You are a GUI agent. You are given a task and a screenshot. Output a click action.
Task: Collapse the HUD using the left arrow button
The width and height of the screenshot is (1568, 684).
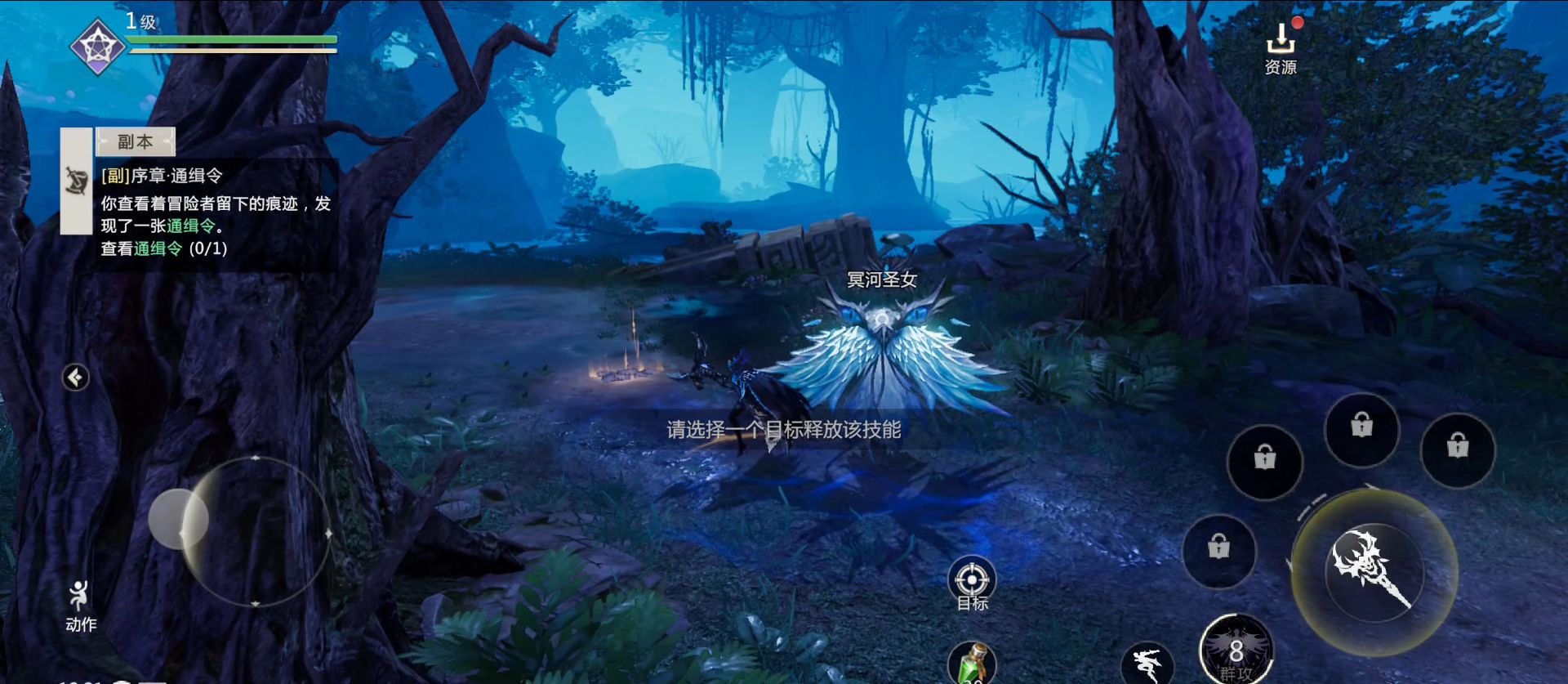click(x=74, y=378)
